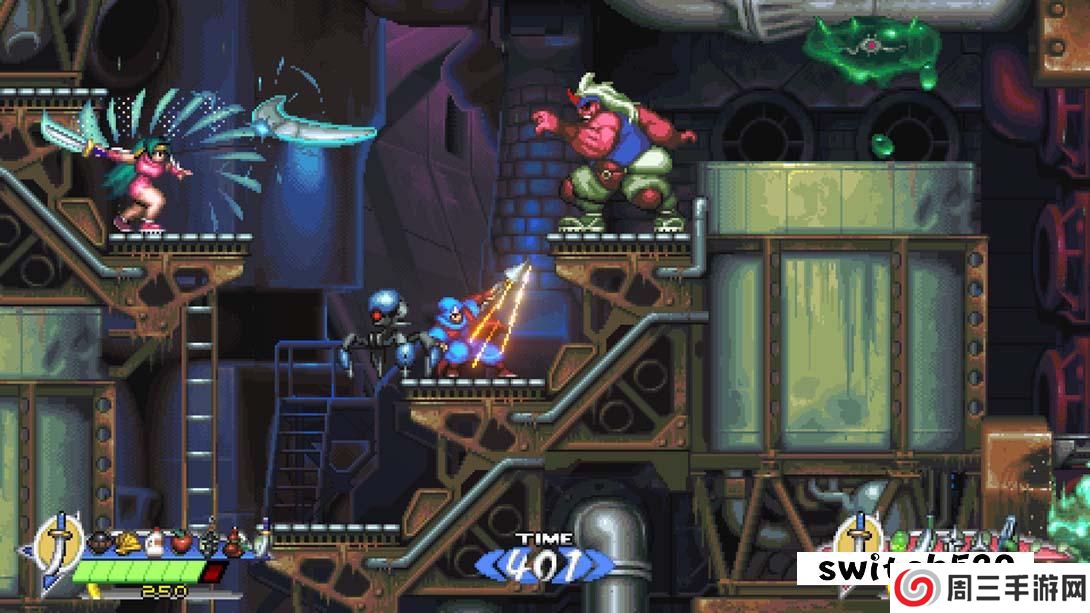Select the white chicken item
Screen dimensions: 1090x613
[155, 543]
